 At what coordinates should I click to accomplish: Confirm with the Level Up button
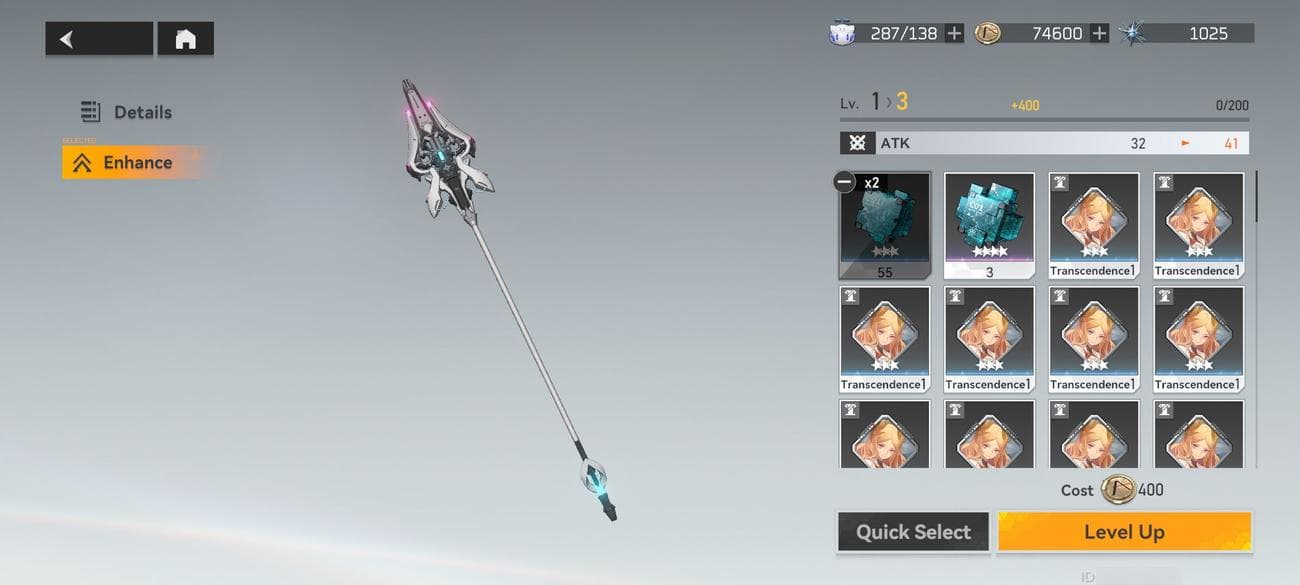pos(1124,532)
